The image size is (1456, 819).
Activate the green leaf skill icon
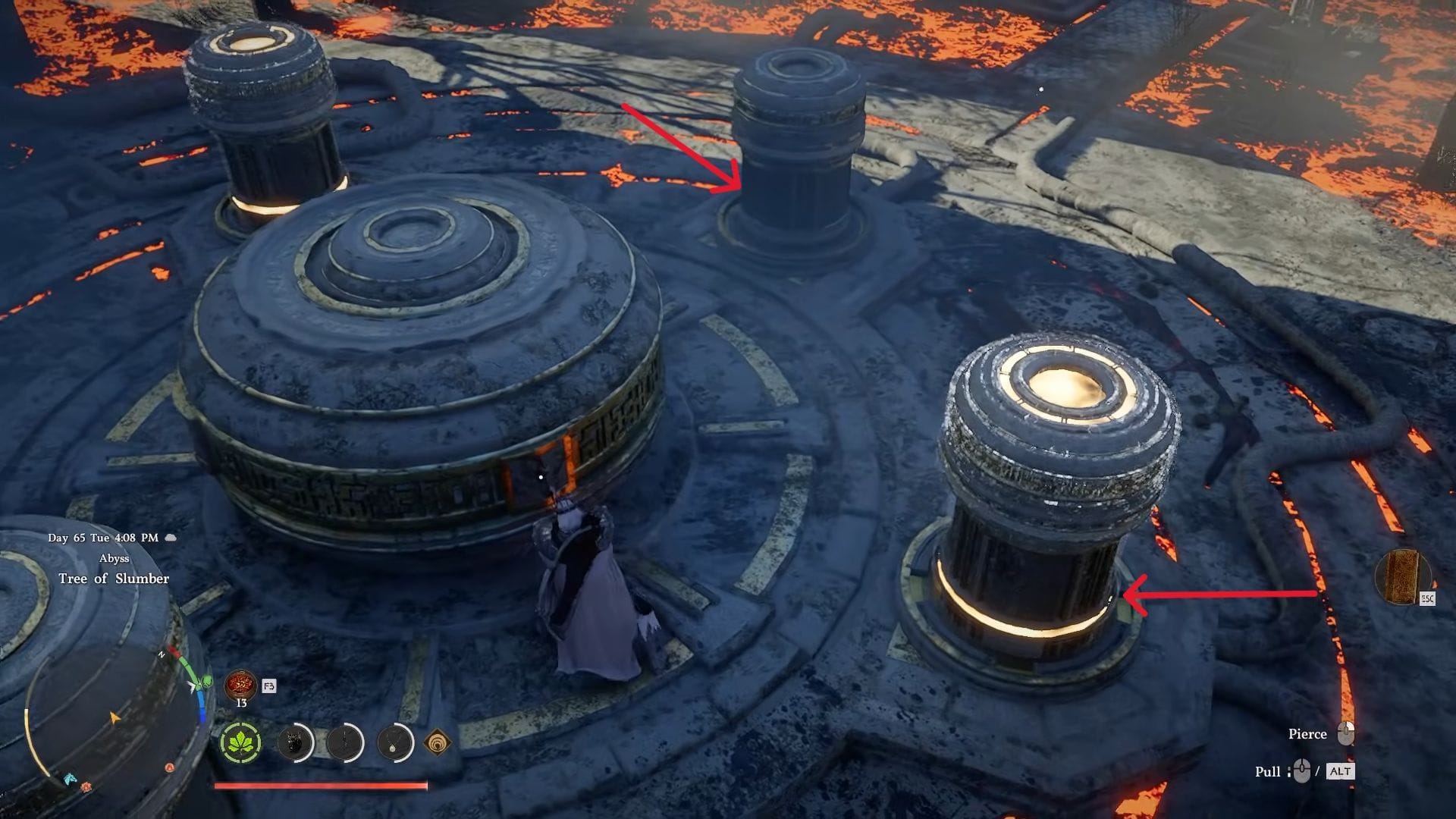click(240, 742)
